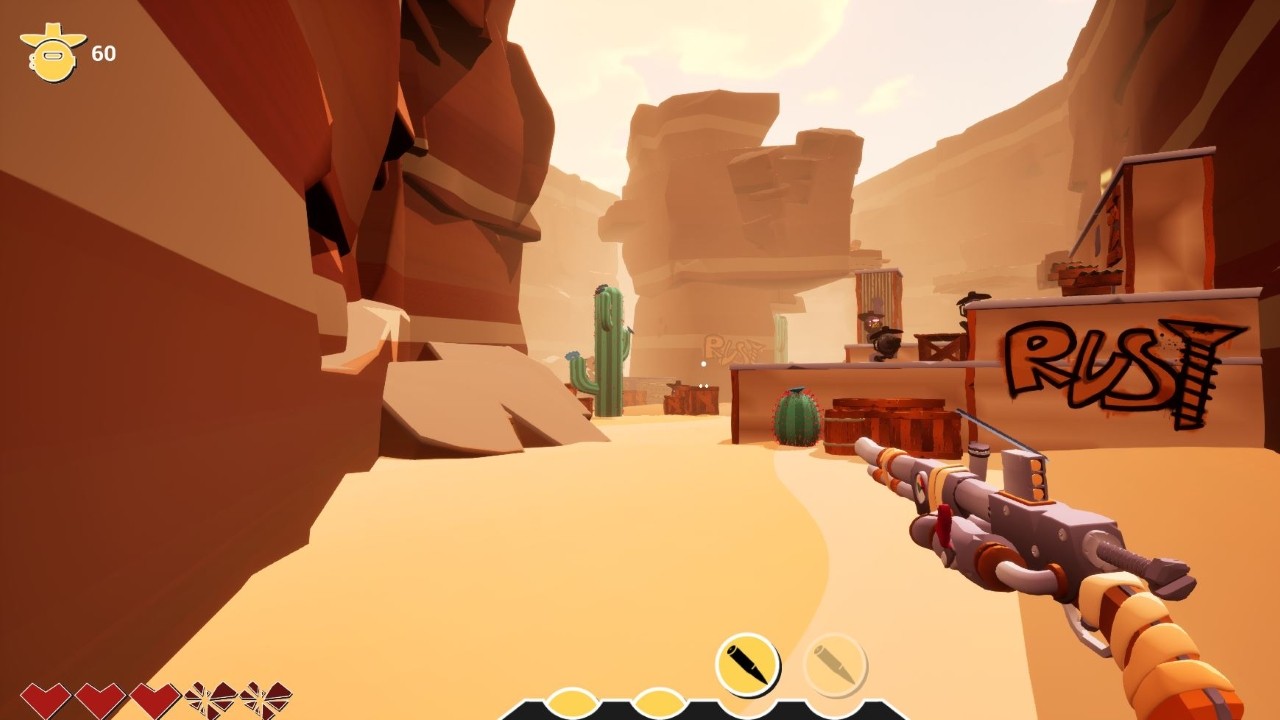This screenshot has width=1280, height=720.
Task: Click the second yellow ammo pip indicator
Action: [660, 703]
